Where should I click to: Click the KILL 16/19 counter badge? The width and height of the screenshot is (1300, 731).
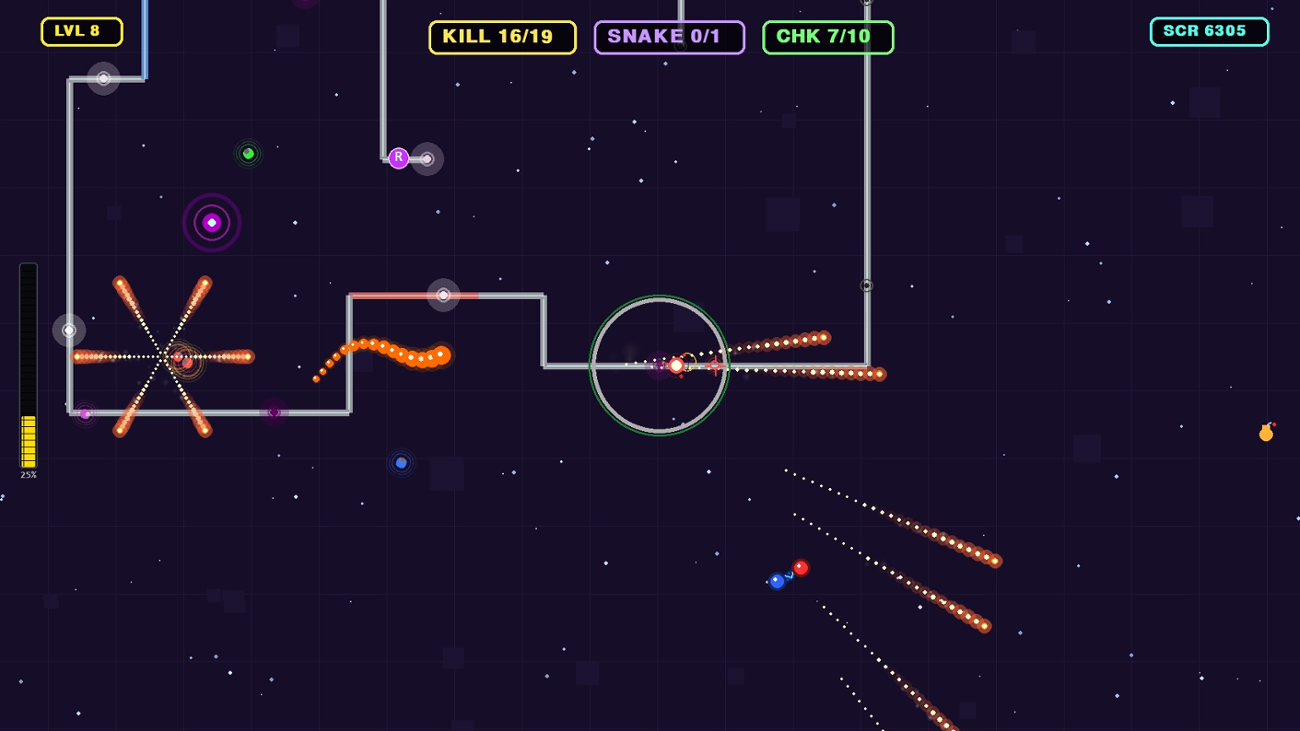point(502,37)
